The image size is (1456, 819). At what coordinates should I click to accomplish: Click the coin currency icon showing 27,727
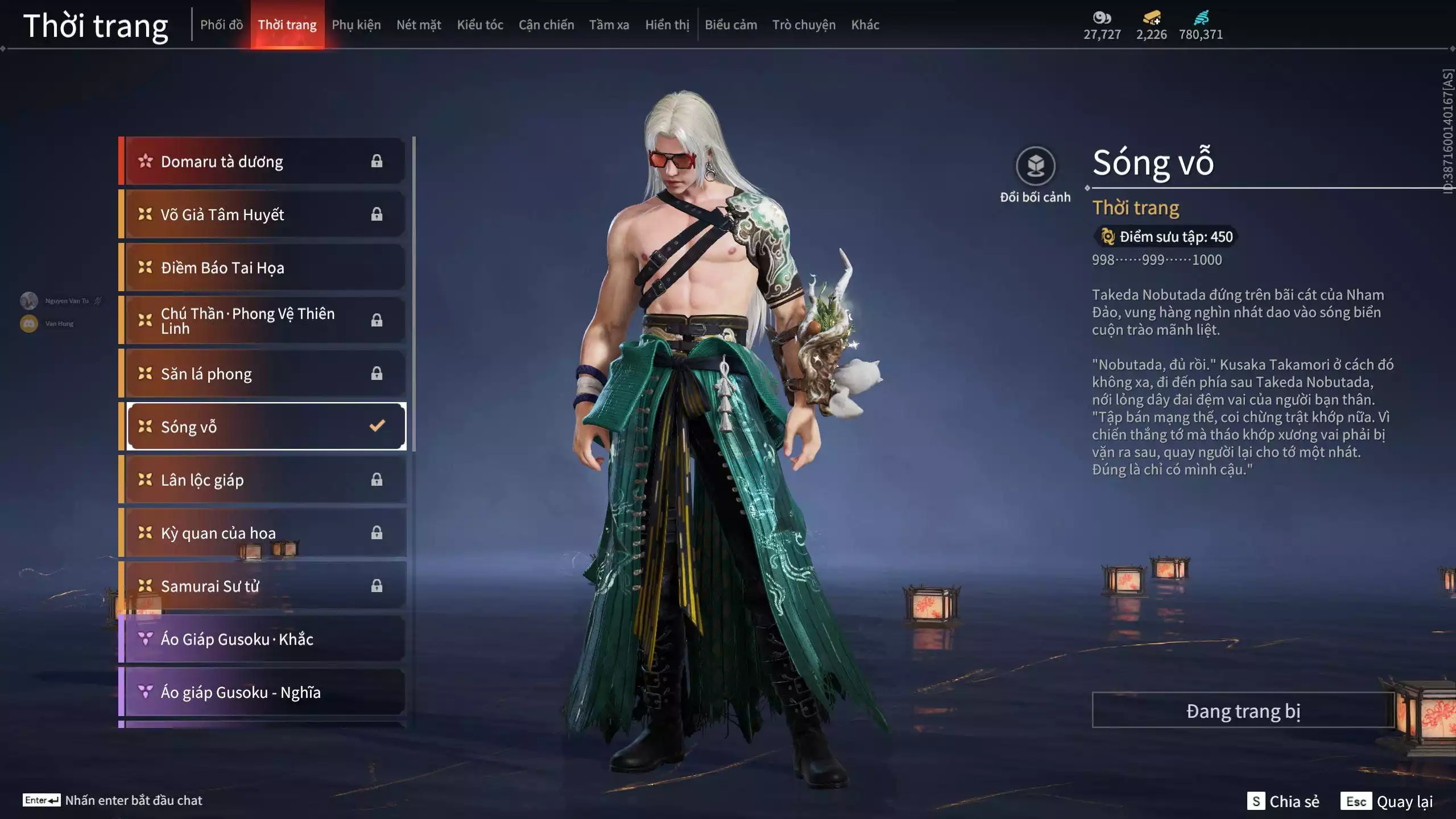coord(1102,18)
